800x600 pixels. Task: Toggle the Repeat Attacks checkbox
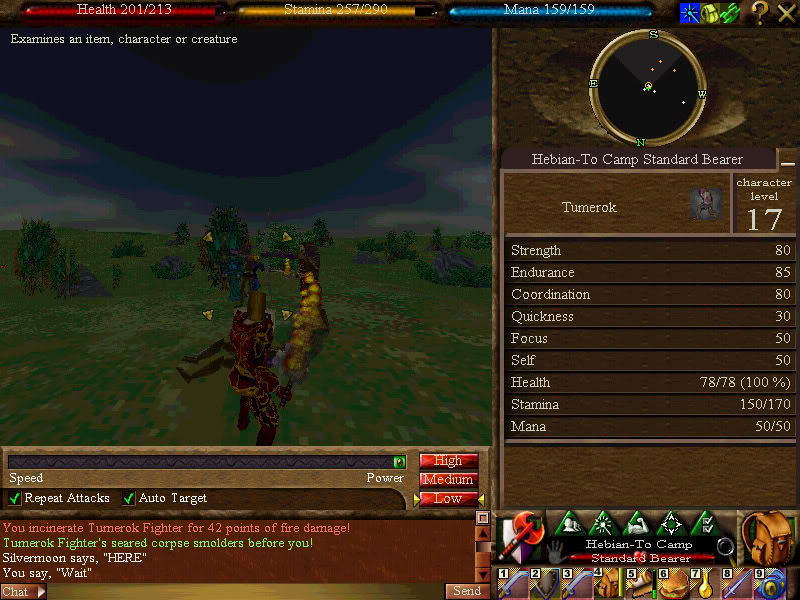click(x=15, y=498)
